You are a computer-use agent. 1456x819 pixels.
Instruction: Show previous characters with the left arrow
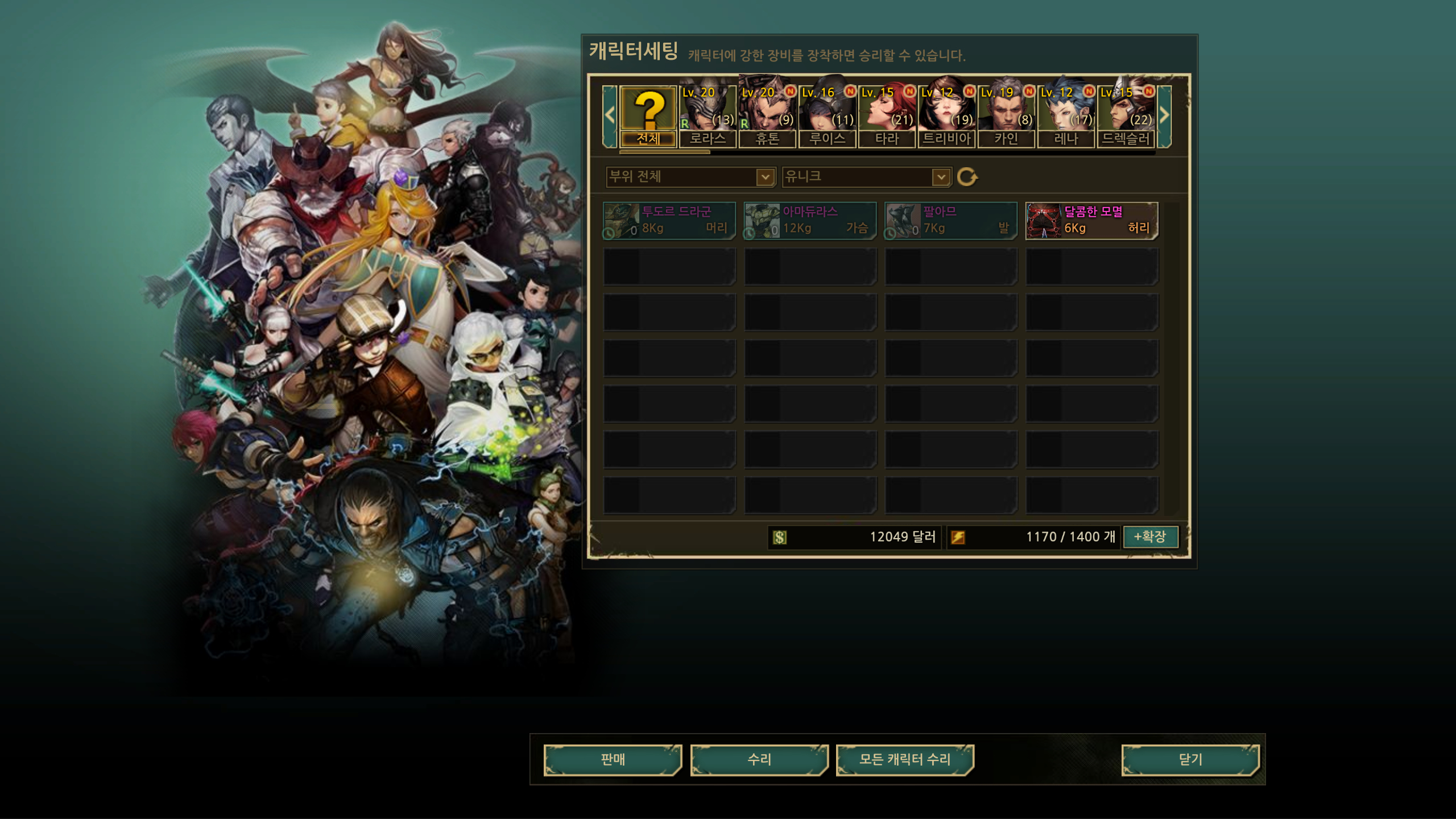(610, 116)
